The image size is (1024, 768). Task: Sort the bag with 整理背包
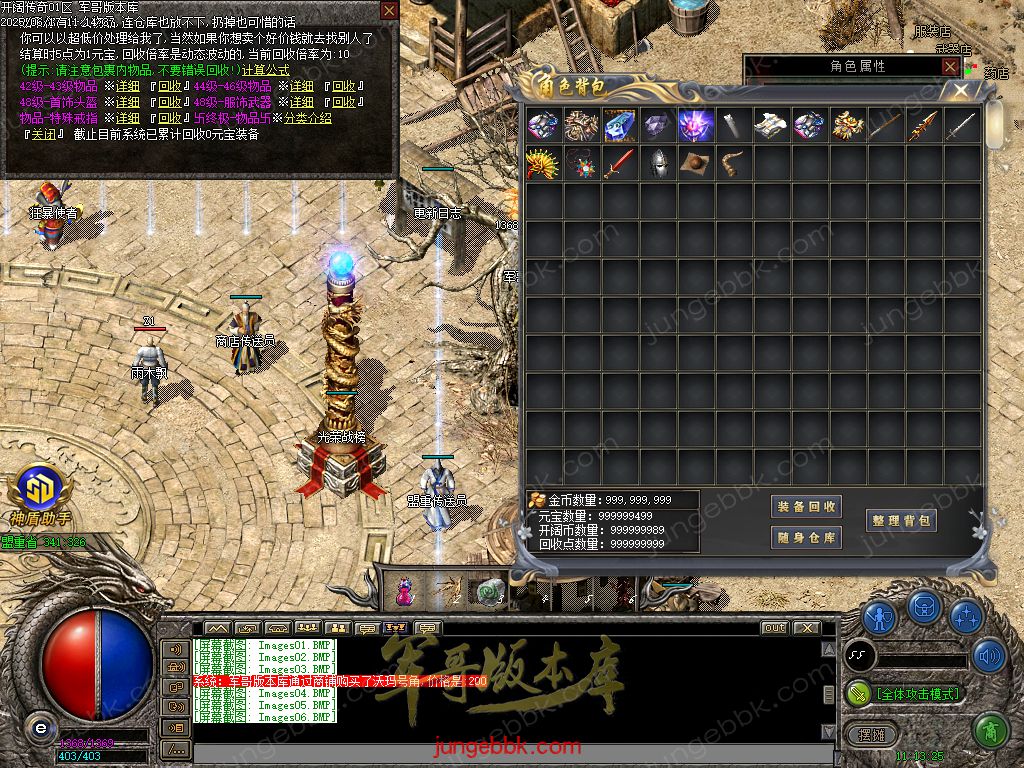901,521
